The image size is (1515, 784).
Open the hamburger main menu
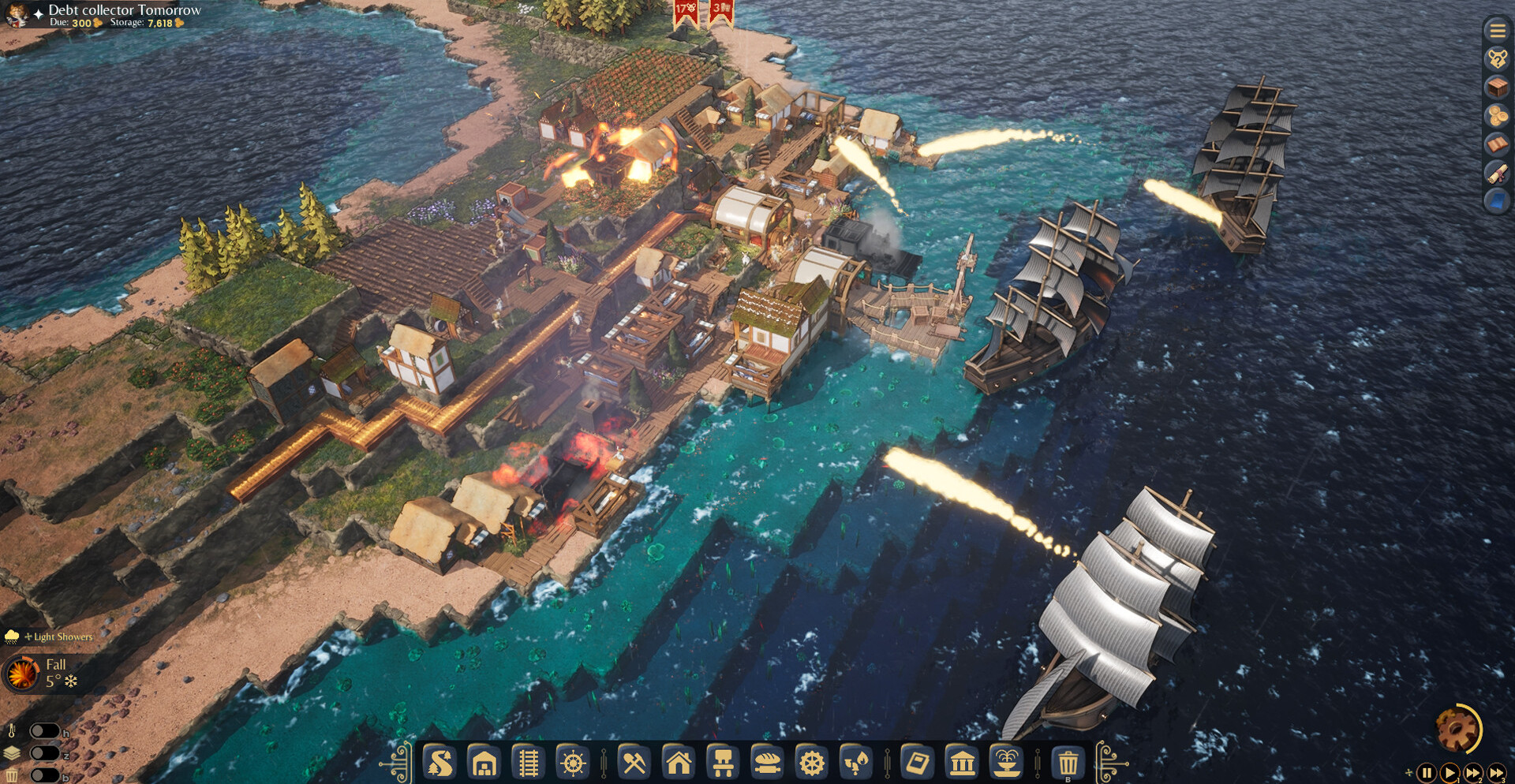pyautogui.click(x=1497, y=31)
